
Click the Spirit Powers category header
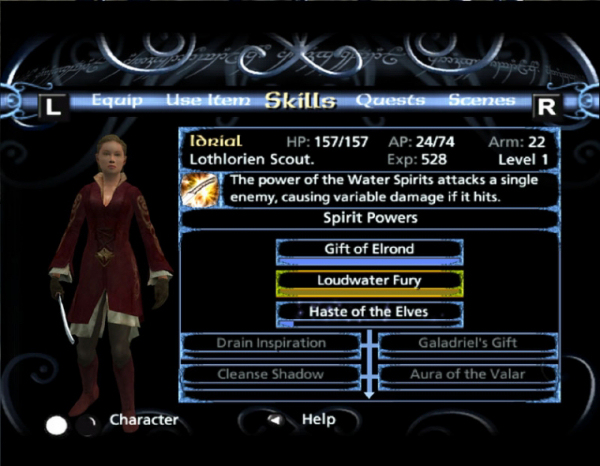[x=369, y=216]
